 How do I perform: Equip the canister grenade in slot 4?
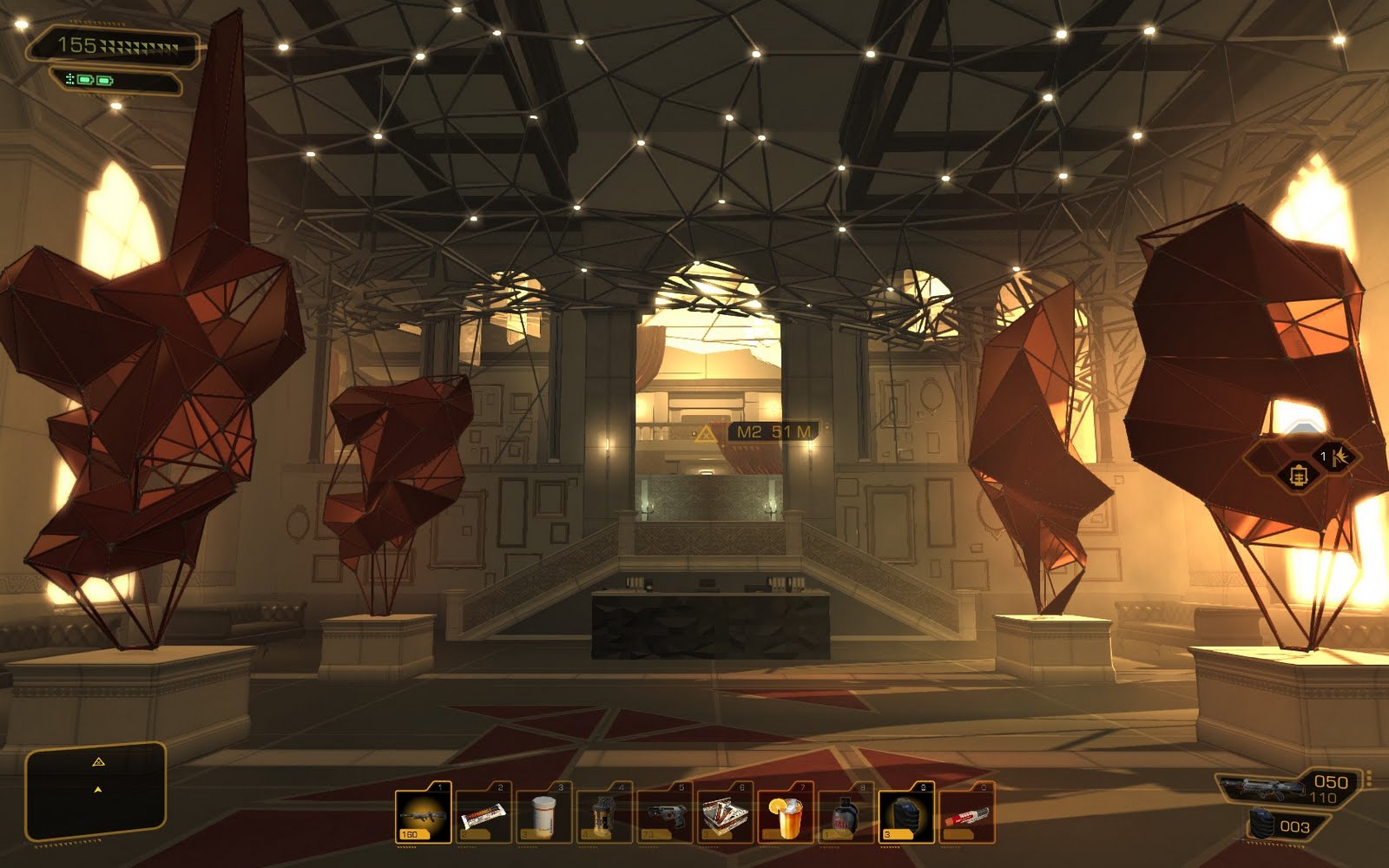pyautogui.click(x=604, y=814)
